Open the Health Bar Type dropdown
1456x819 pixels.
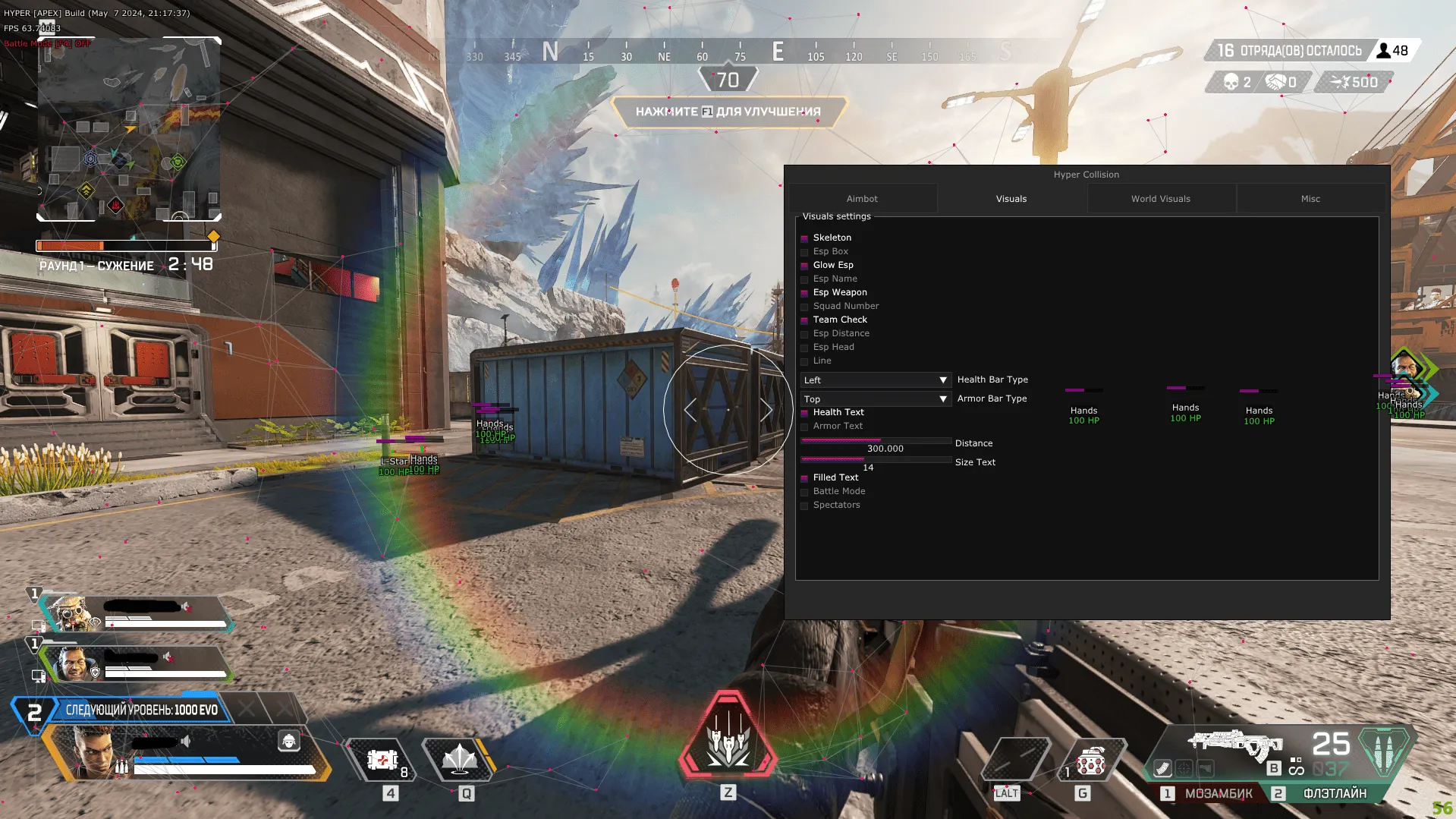pyautogui.click(x=876, y=380)
